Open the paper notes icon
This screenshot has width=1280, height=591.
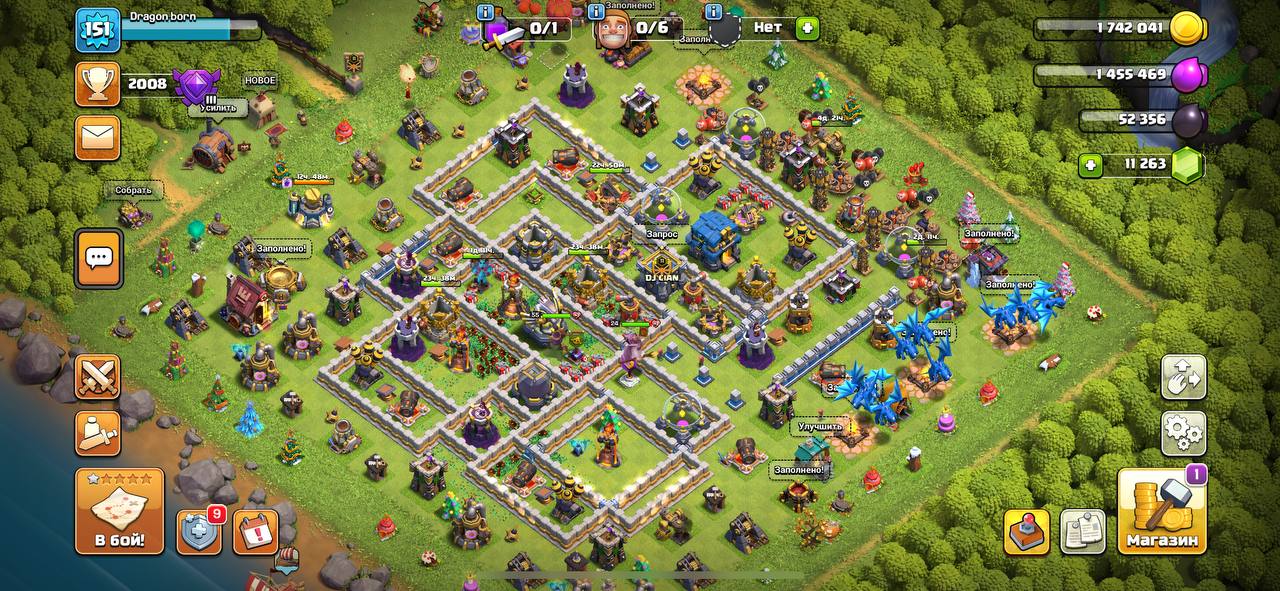[1082, 531]
